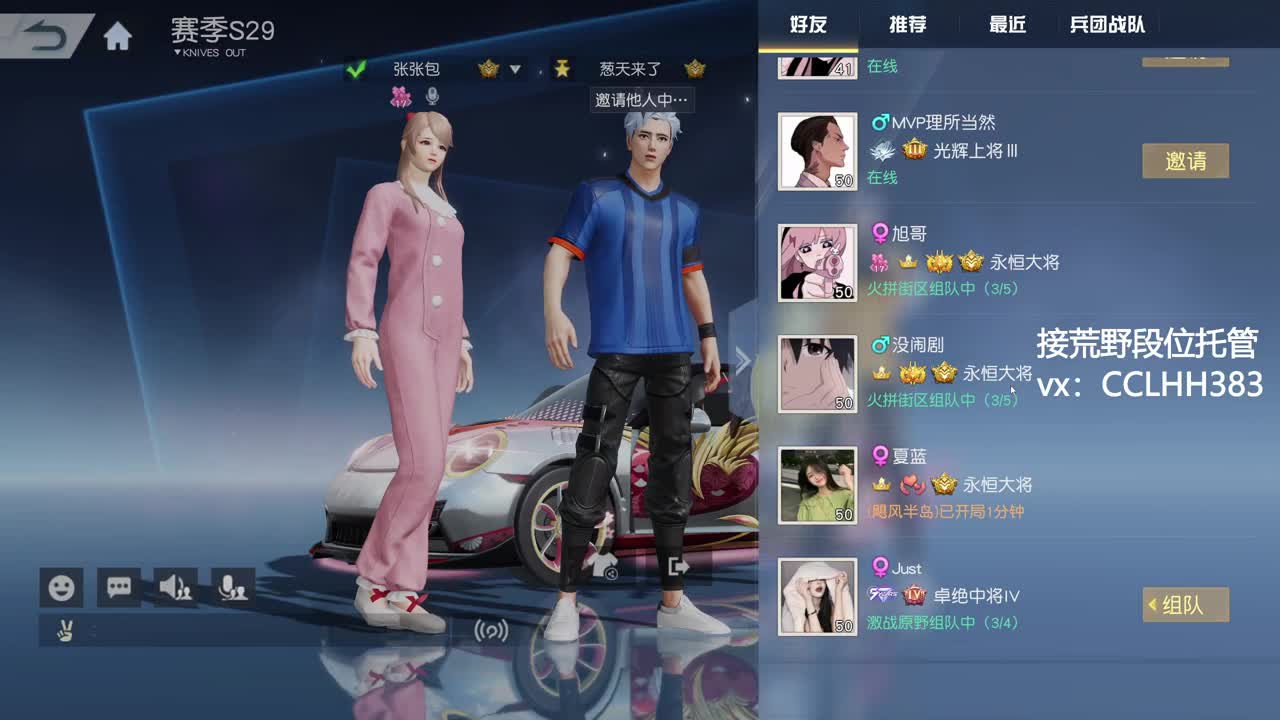This screenshot has width=1280, height=720.
Task: Open the chat message window
Action: 117,588
